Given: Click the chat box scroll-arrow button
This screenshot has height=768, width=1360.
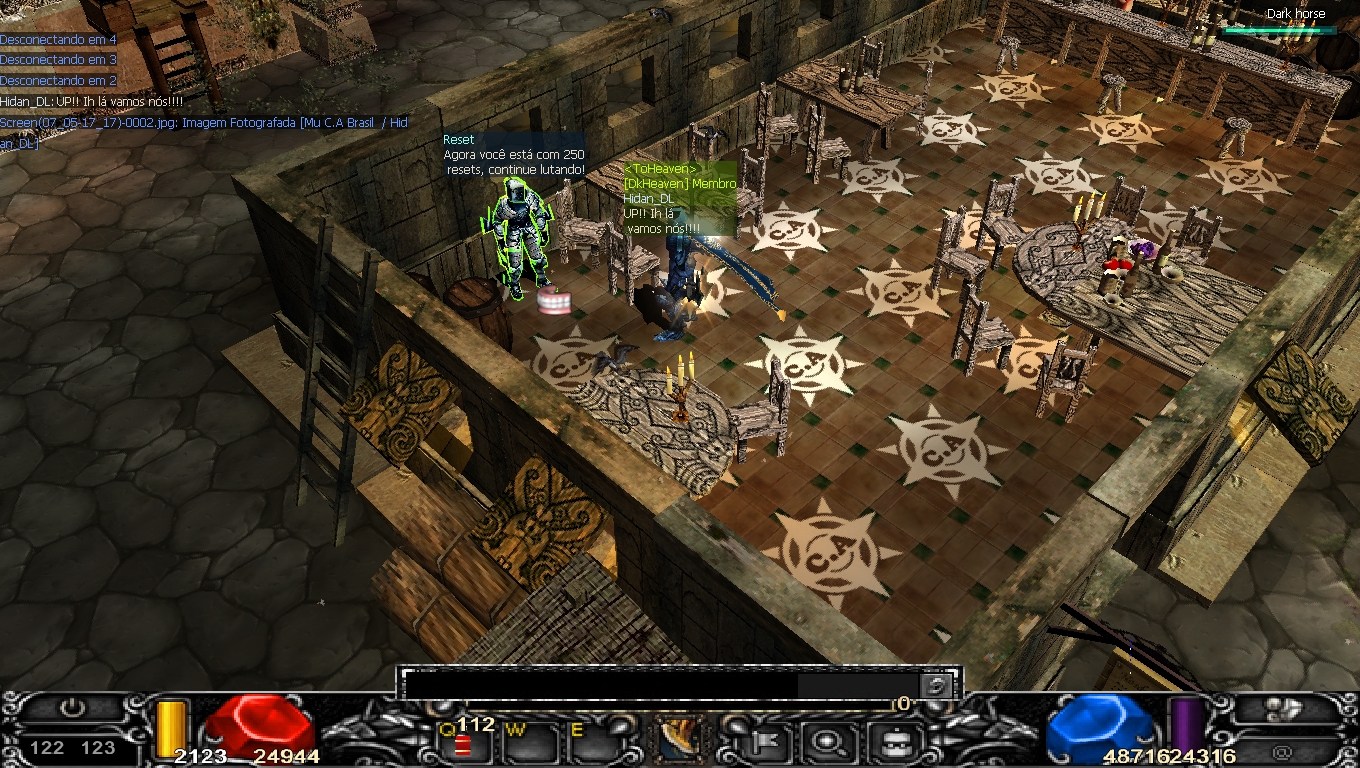Looking at the screenshot, I should click(936, 685).
